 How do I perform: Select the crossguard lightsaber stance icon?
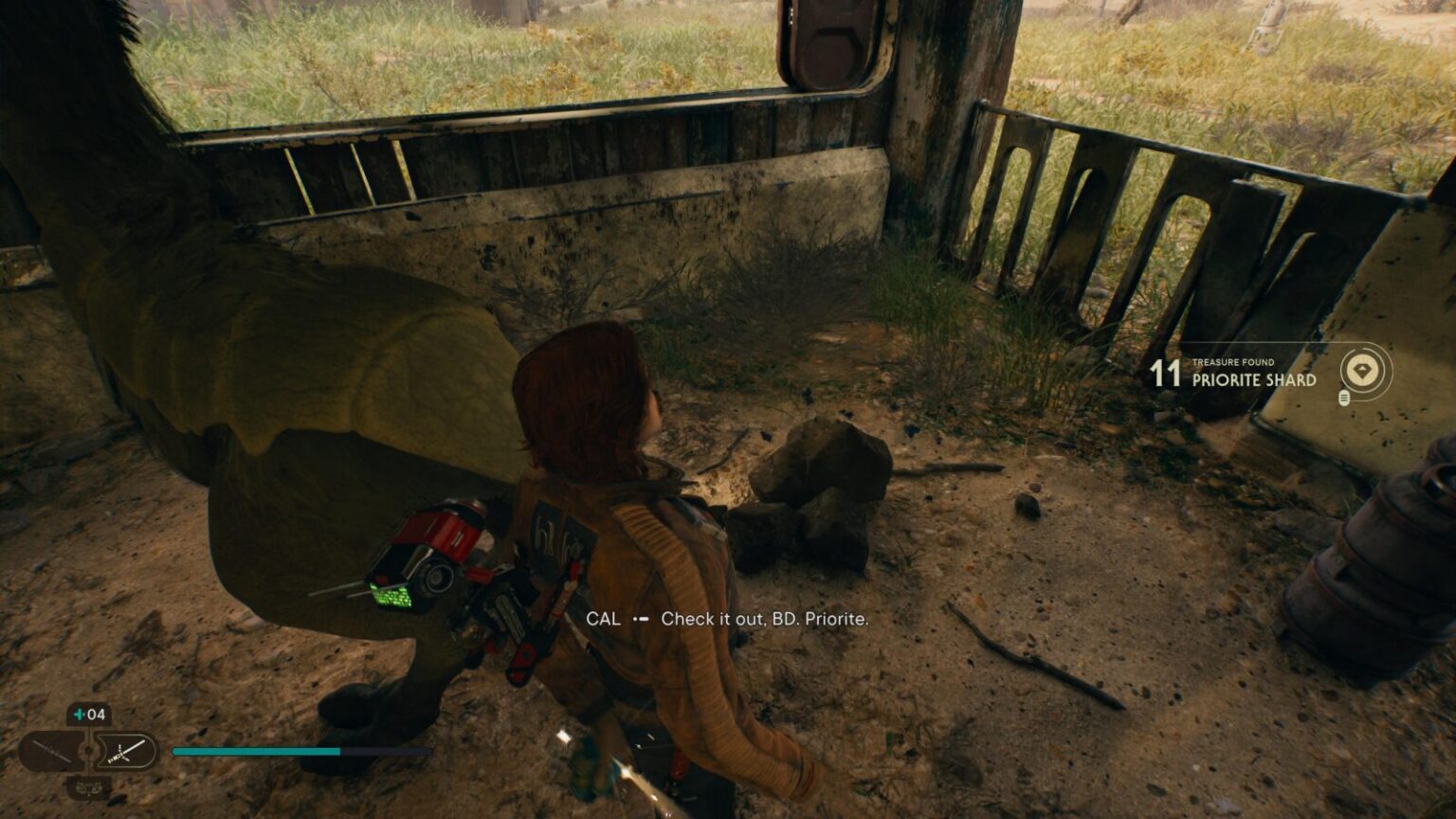tap(125, 751)
